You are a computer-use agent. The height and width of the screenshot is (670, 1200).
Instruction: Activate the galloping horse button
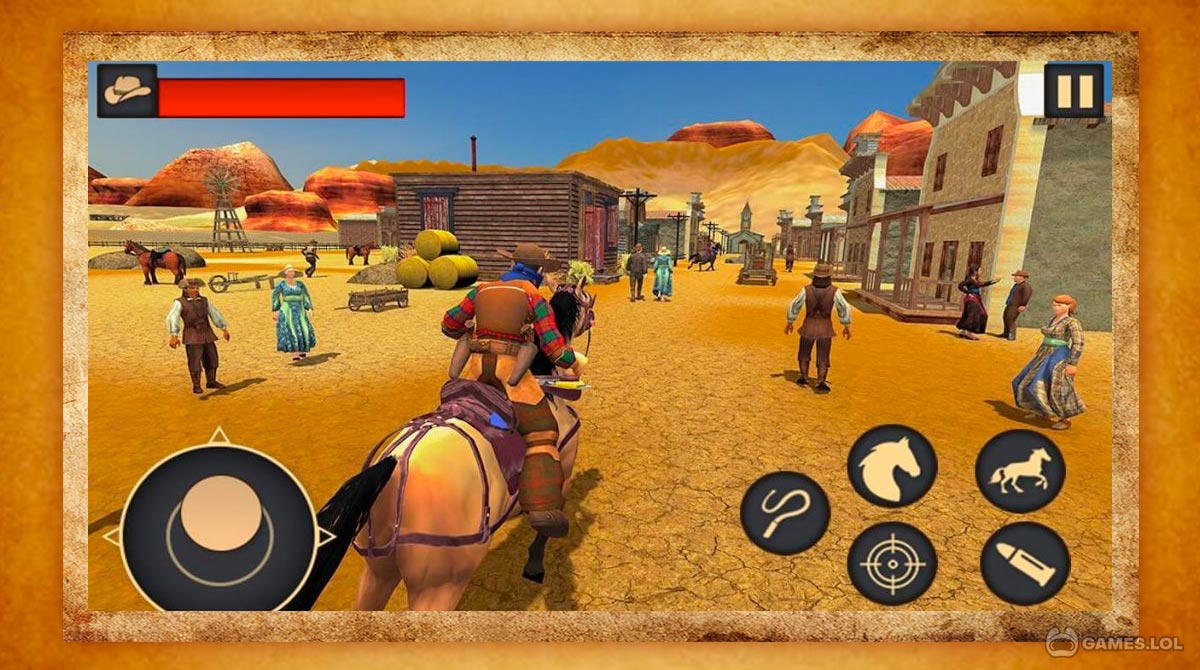1020,471
